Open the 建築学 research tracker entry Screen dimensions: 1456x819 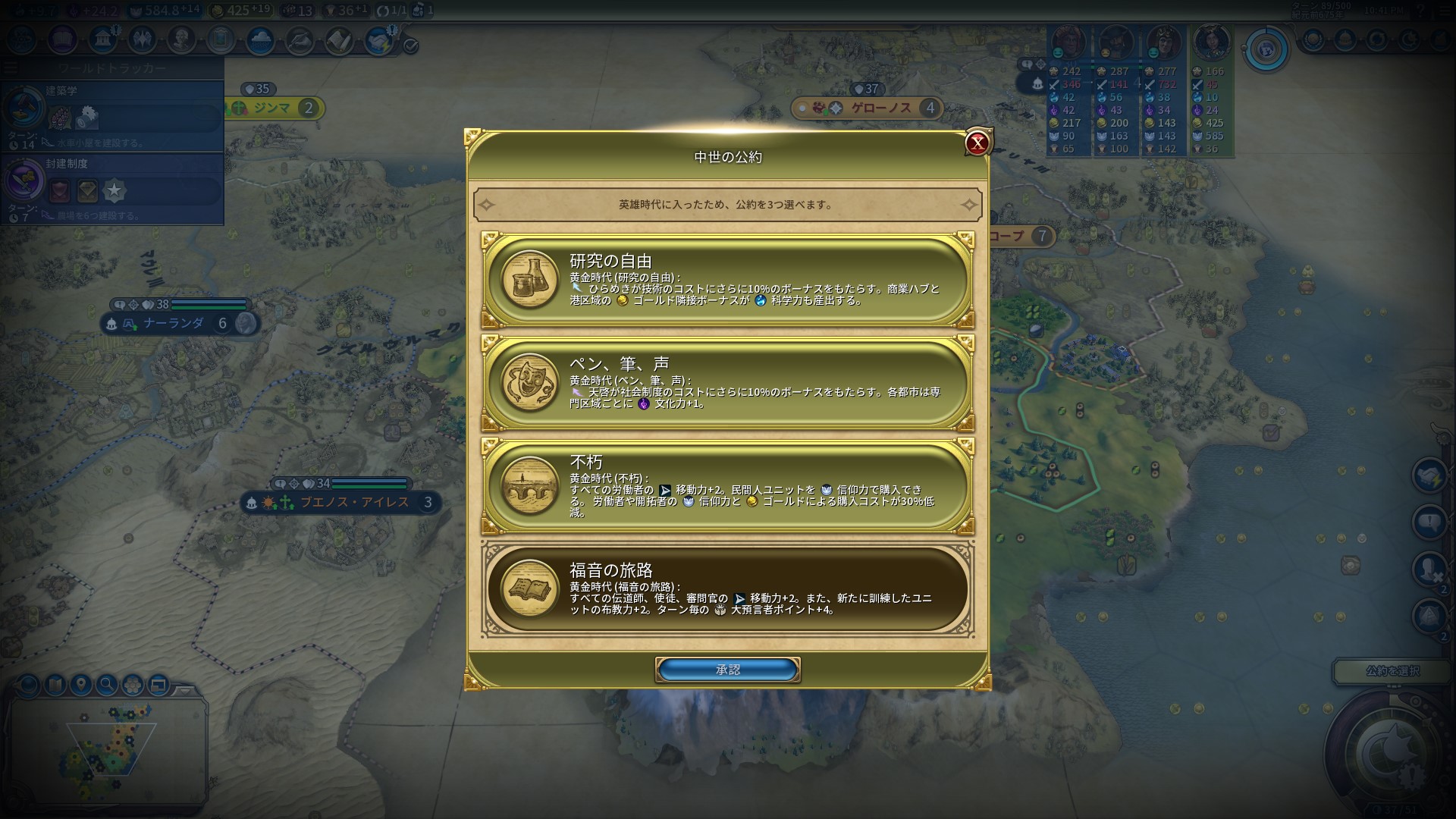(x=112, y=112)
